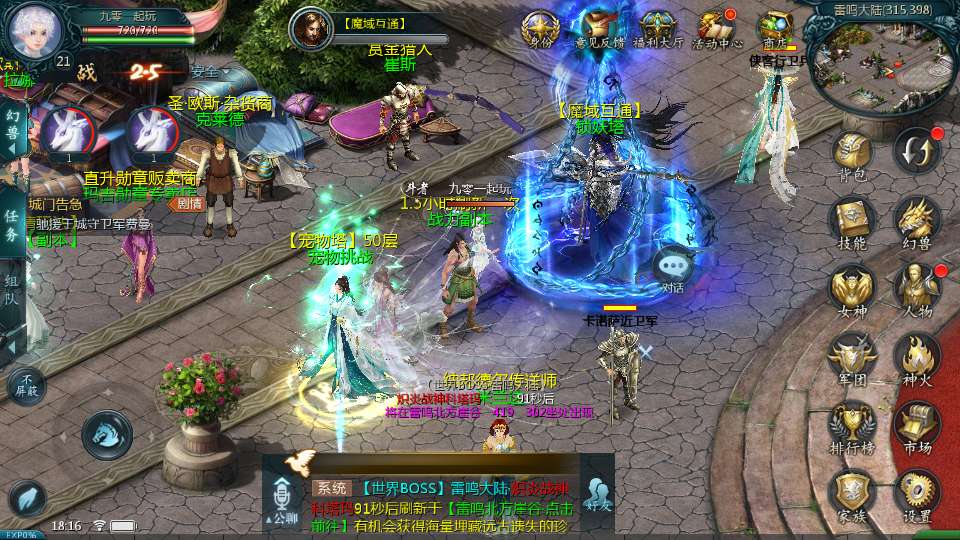The image size is (960, 540).
Task: Open the 设置 settings gear
Action: point(916,492)
